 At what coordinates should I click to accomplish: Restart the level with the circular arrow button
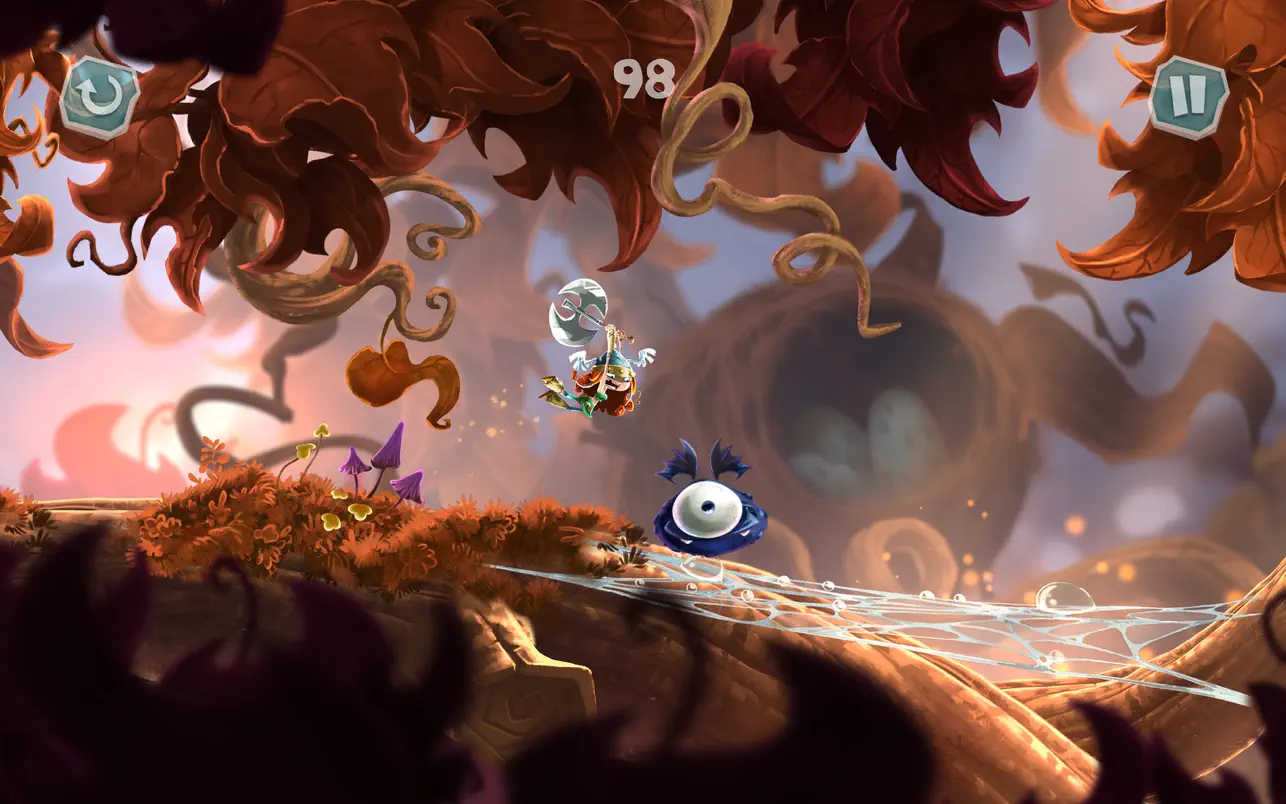point(99,97)
